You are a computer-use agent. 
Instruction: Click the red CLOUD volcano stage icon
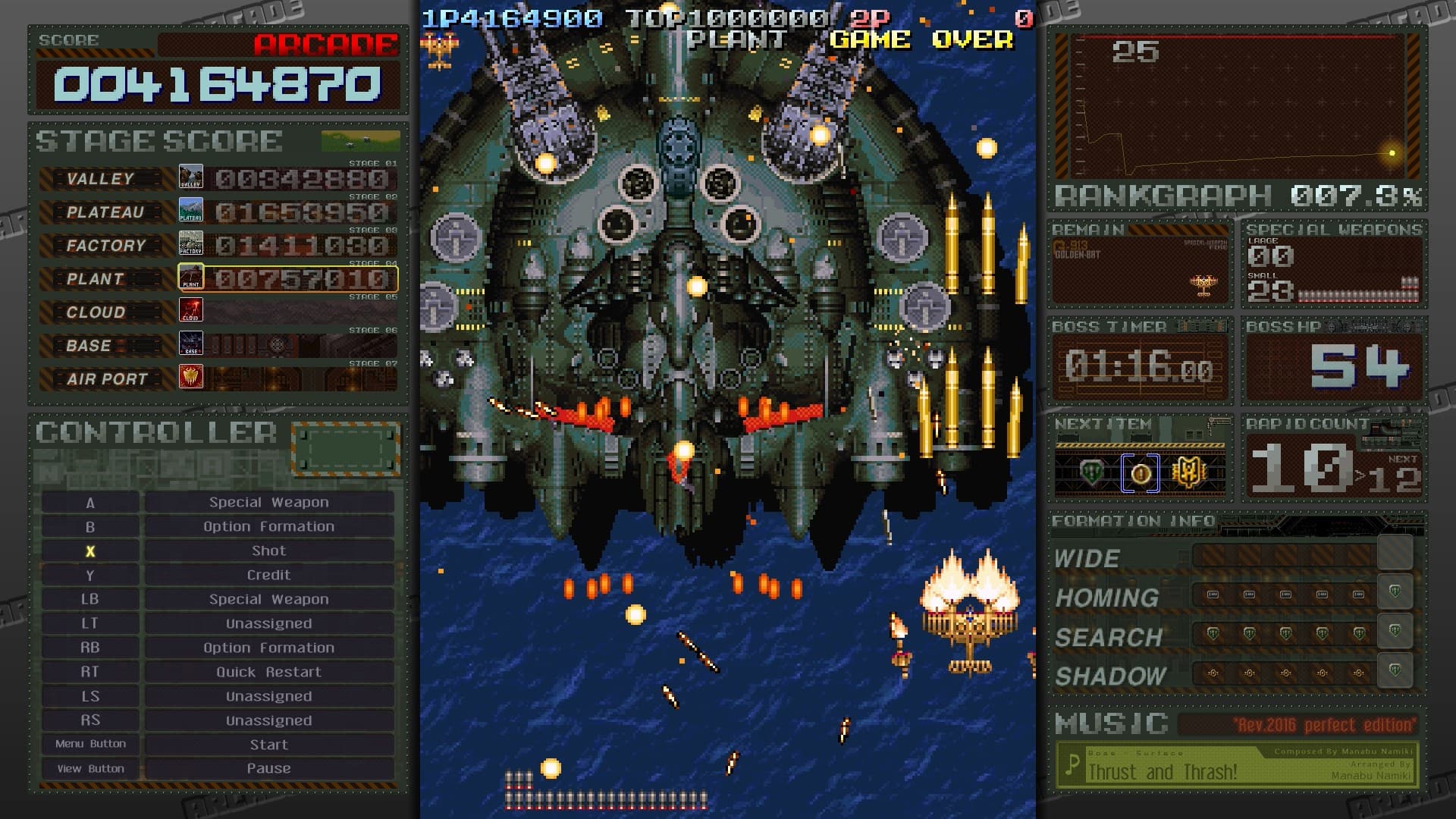point(191,311)
